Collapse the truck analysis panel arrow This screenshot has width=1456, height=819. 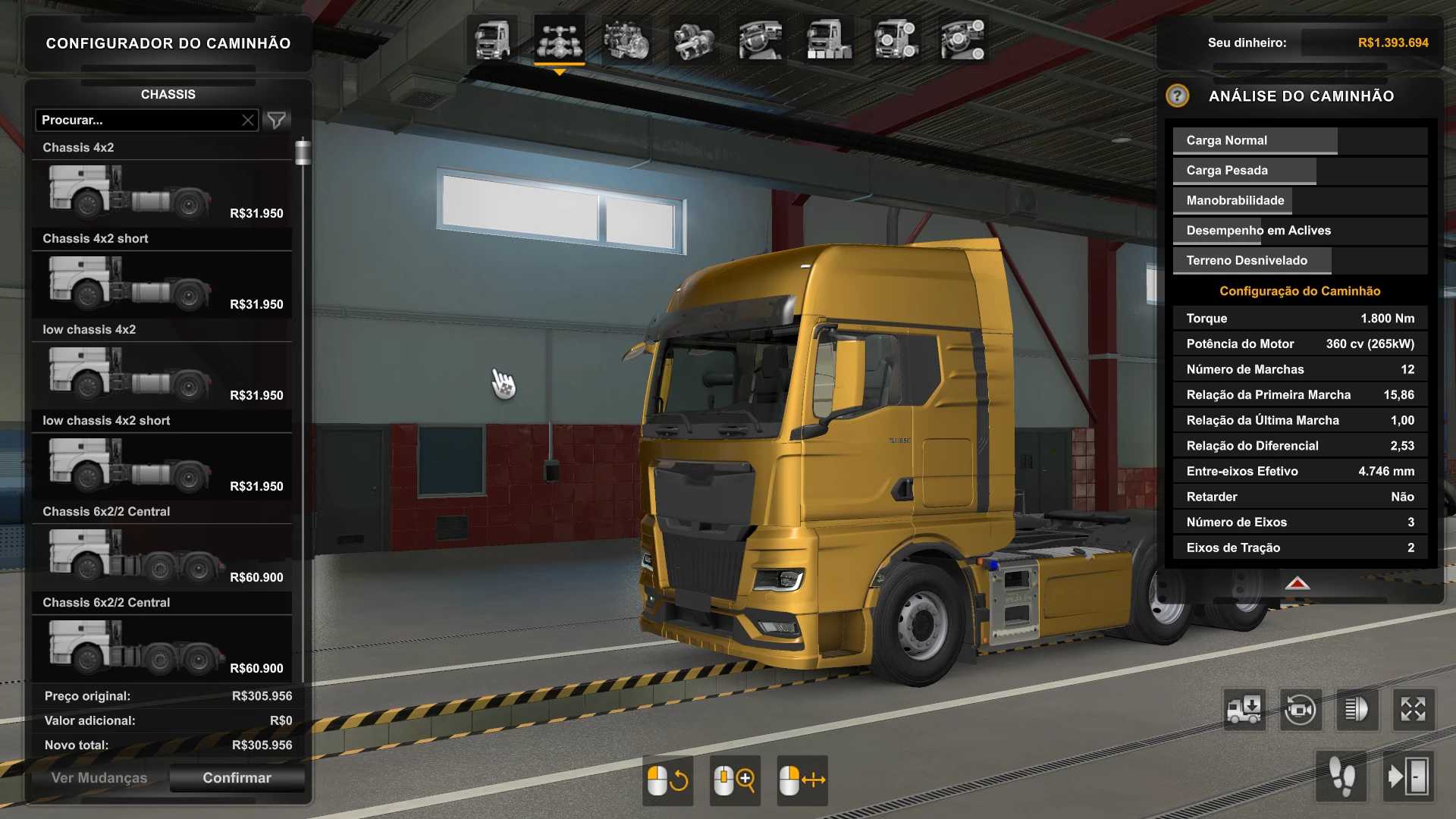[1298, 583]
